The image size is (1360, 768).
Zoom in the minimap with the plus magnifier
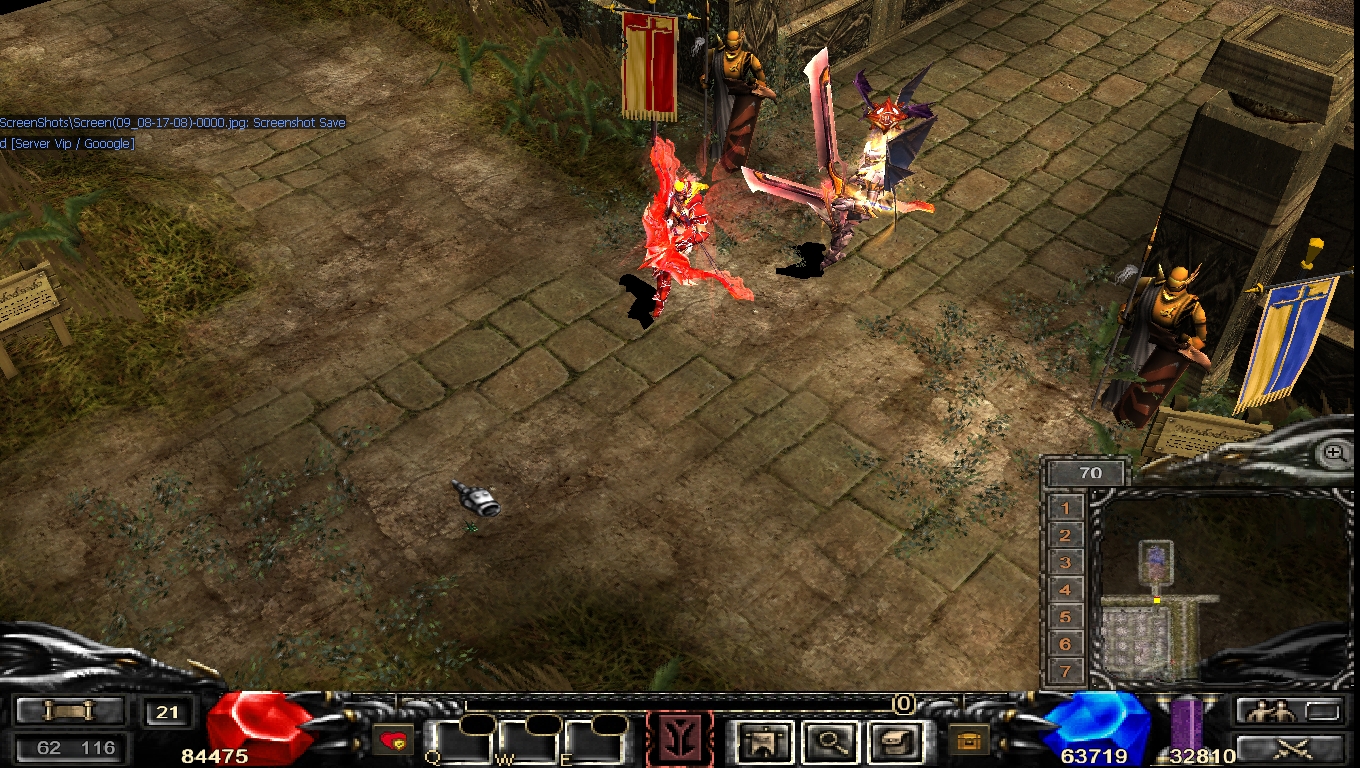tap(1334, 453)
